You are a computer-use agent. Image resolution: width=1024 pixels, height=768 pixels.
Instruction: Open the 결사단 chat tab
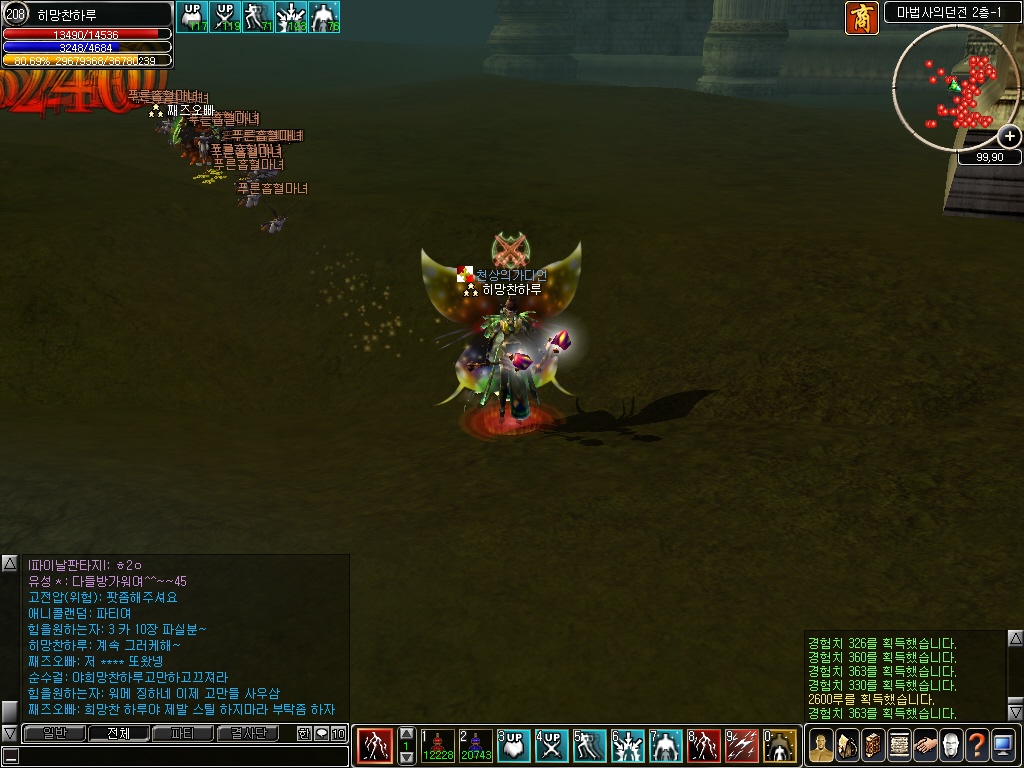(x=248, y=733)
